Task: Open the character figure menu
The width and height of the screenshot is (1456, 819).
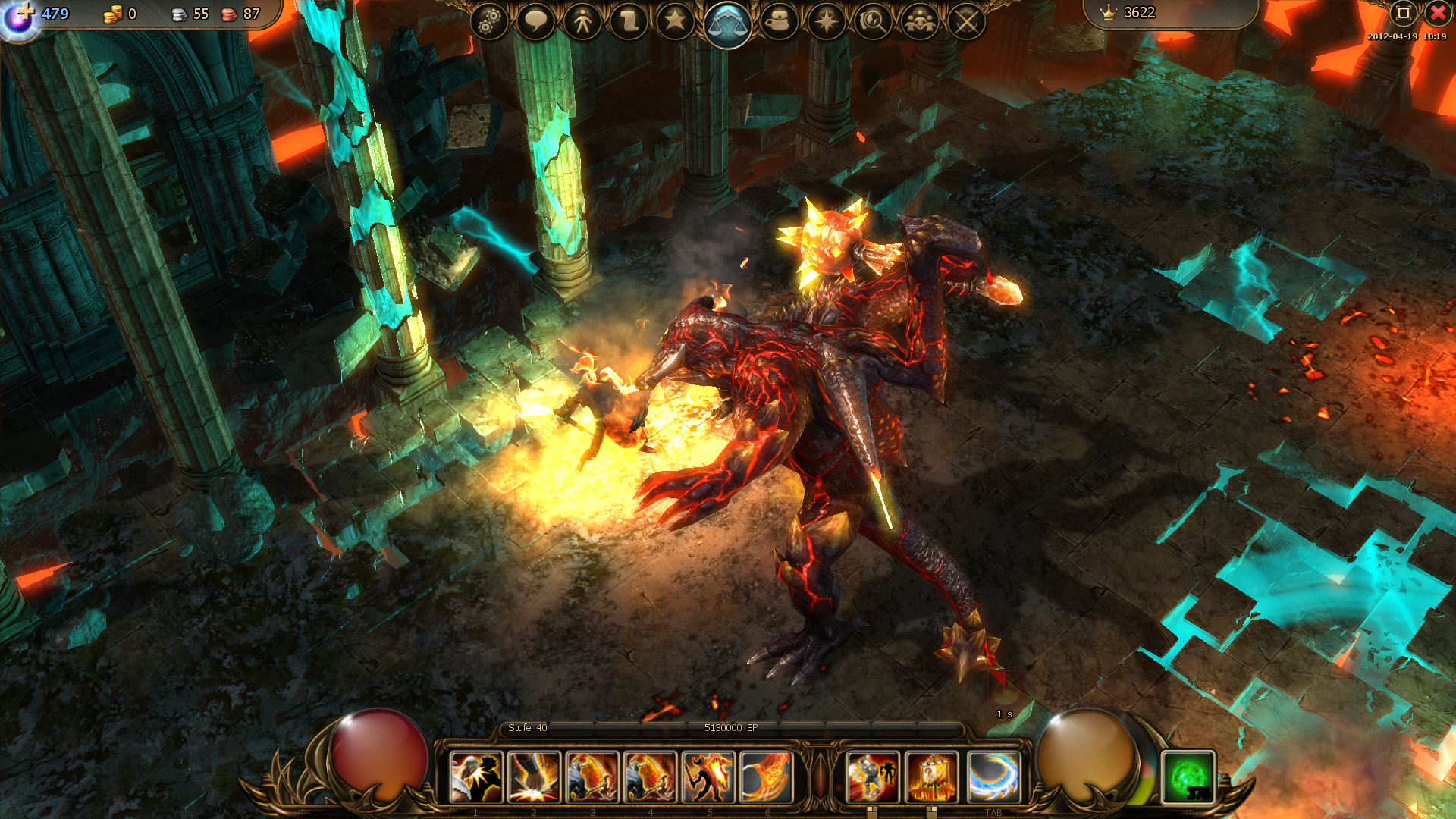Action: (x=582, y=21)
